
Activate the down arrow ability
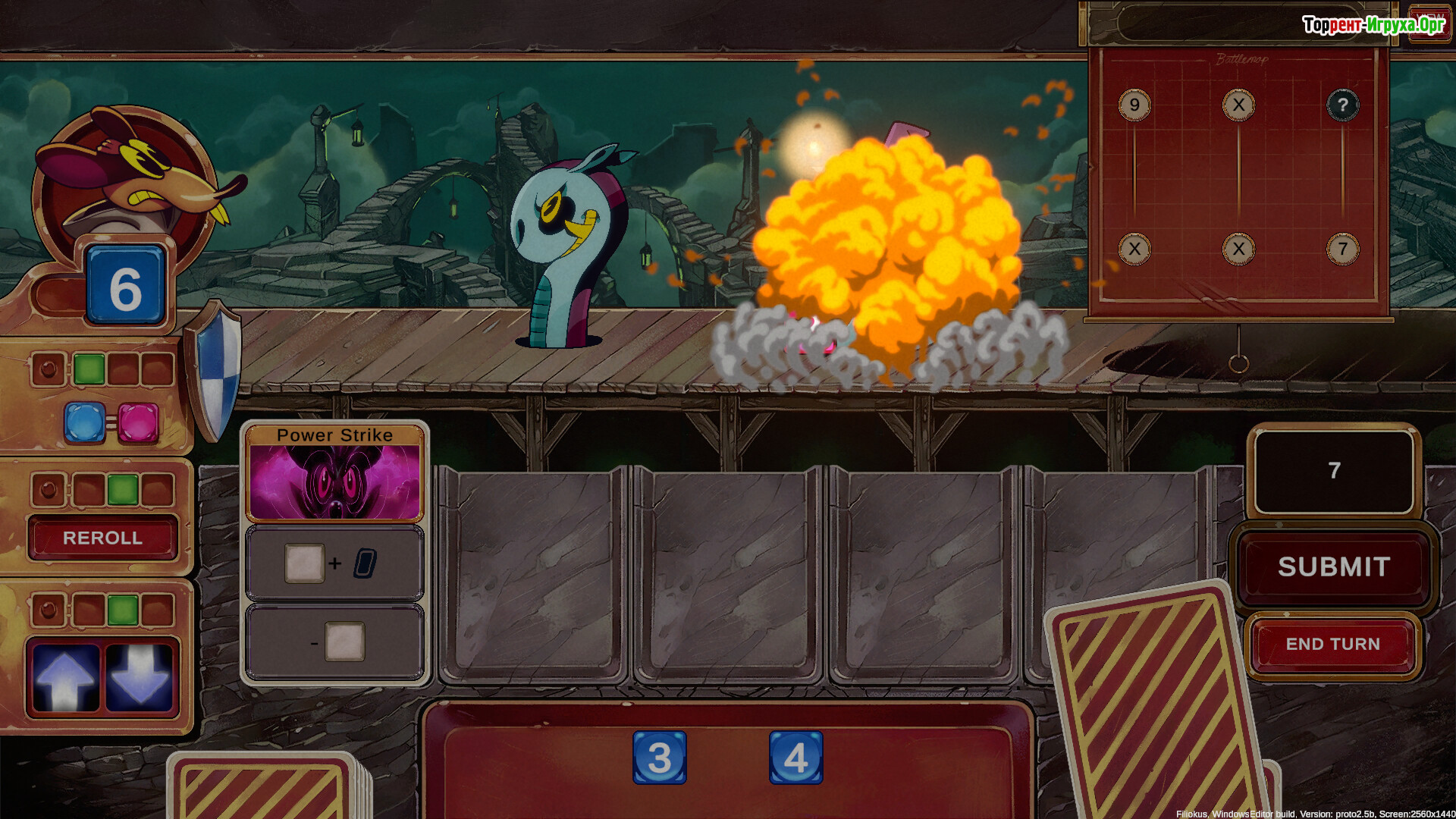[139, 677]
